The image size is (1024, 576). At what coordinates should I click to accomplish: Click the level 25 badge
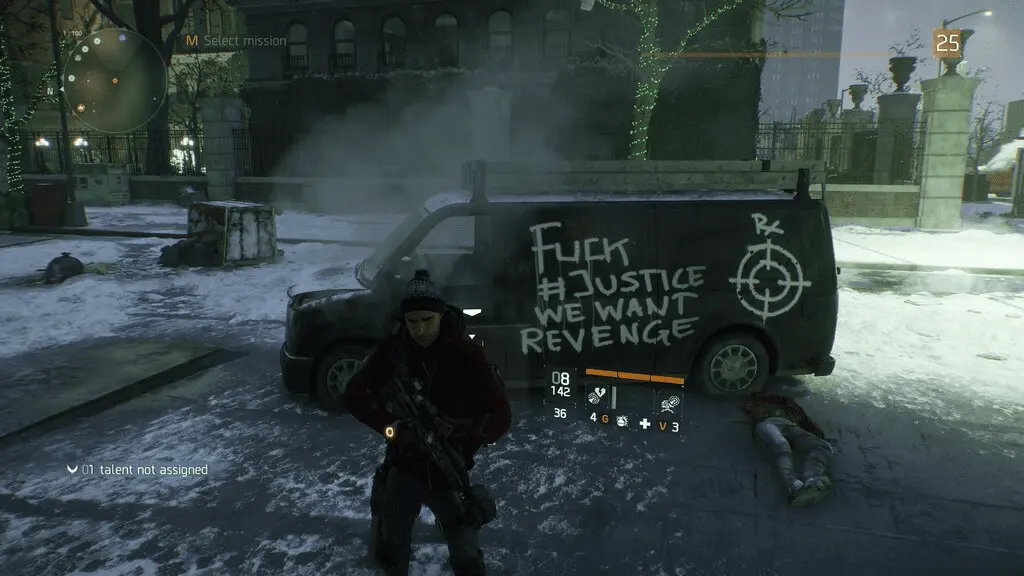click(946, 43)
